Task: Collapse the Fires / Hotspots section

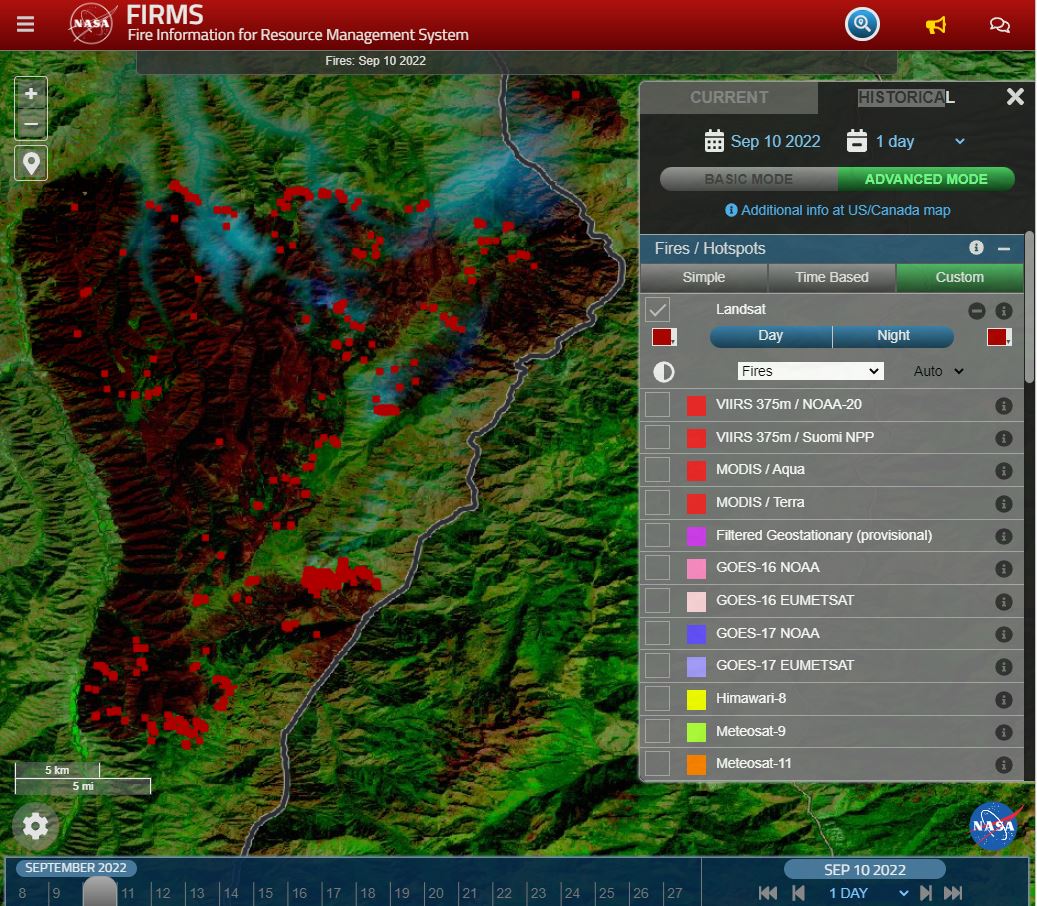Action: pos(1004,248)
